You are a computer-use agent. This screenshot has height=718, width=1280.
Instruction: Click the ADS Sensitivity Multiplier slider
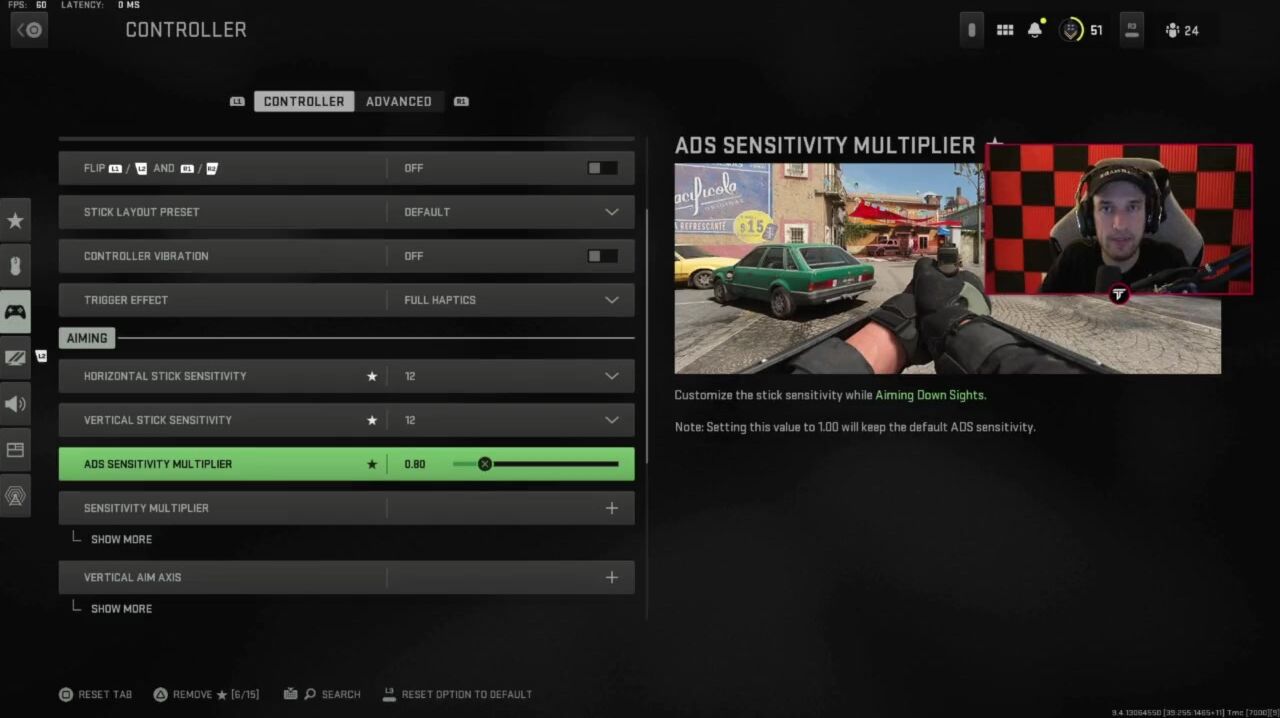[x=535, y=464]
